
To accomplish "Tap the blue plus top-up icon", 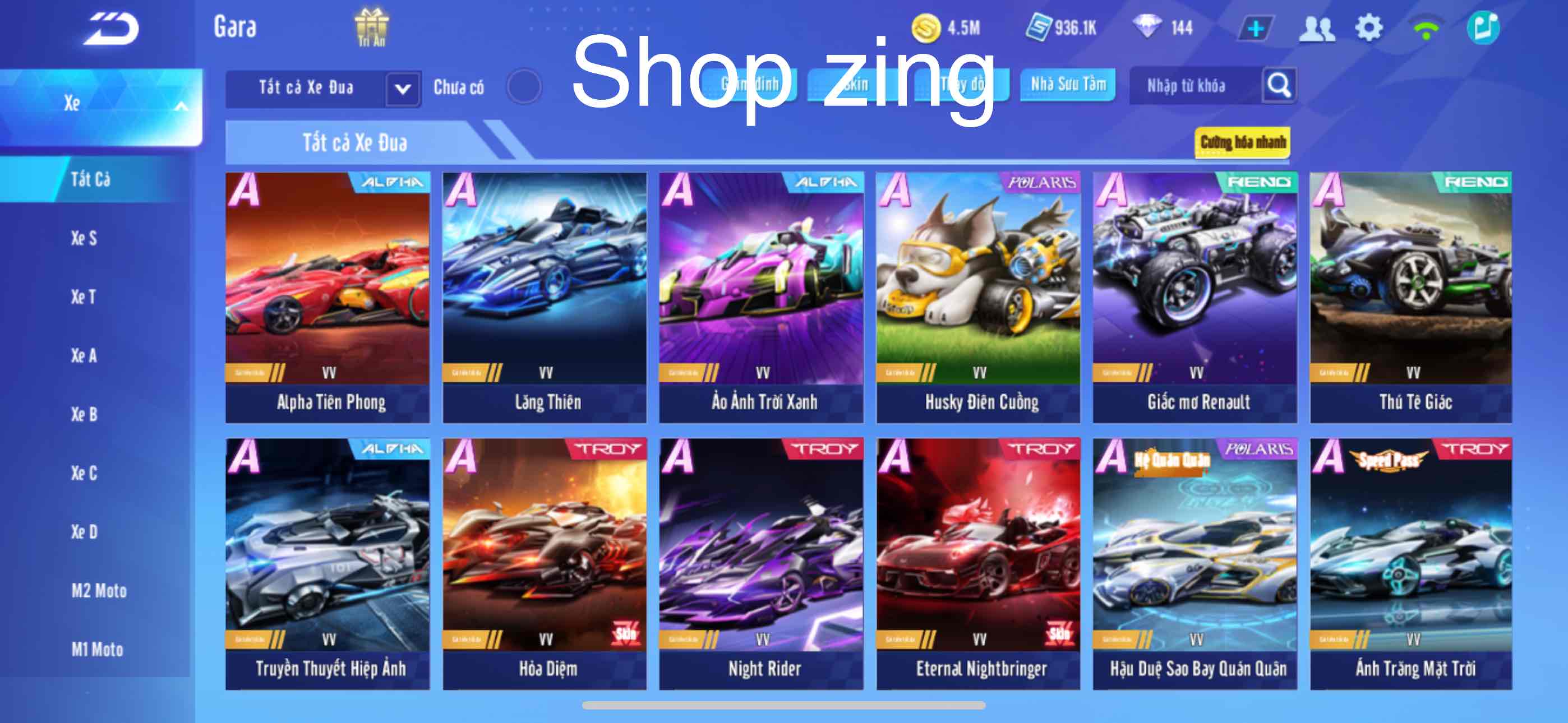I will (1256, 27).
